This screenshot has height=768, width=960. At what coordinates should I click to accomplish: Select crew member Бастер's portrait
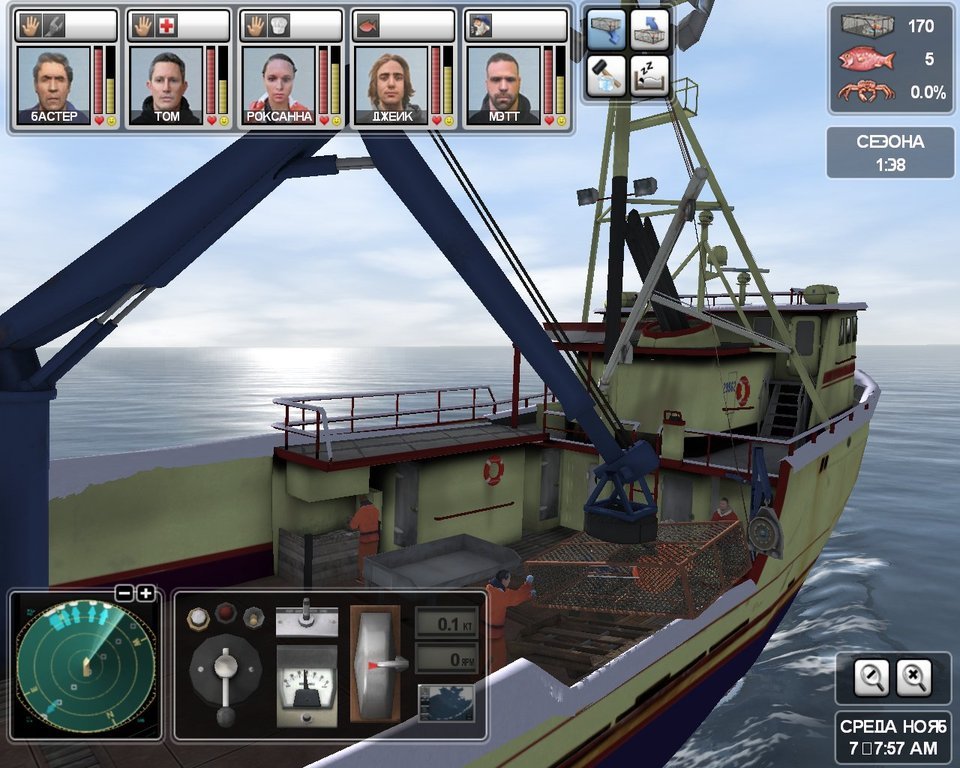coord(54,82)
